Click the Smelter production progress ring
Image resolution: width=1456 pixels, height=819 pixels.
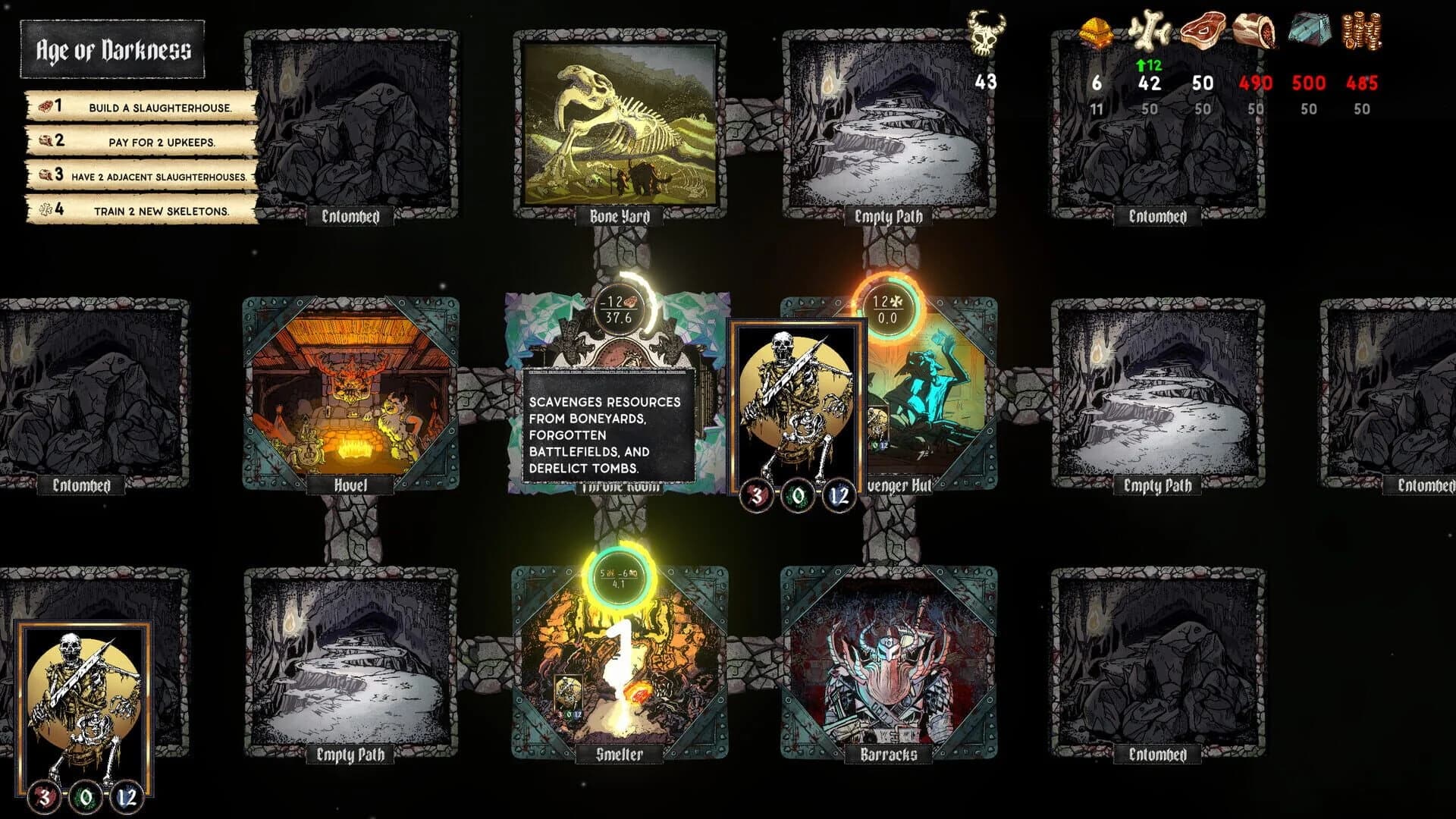618,576
